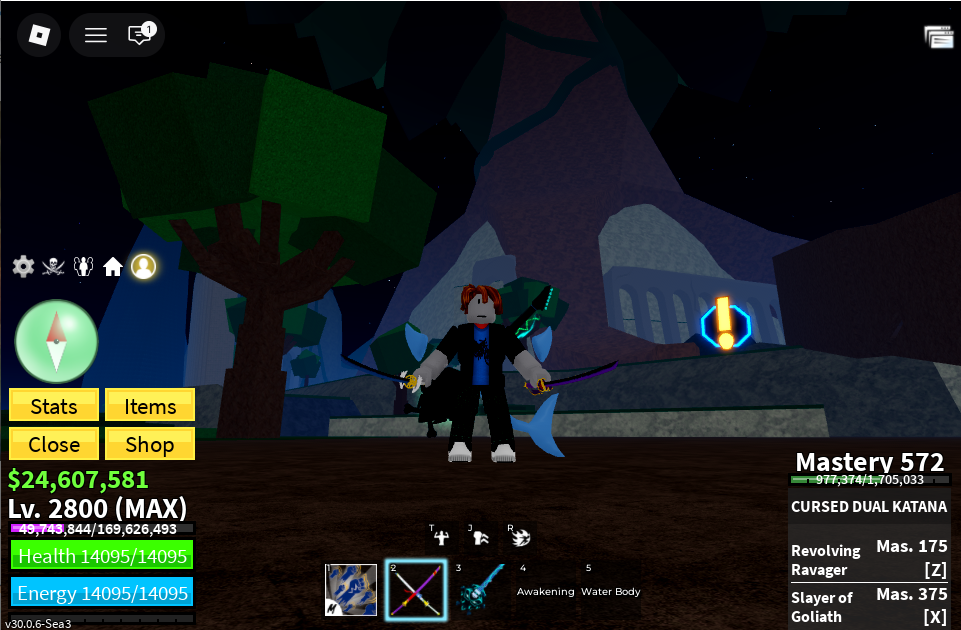Activate the Water Body hotbar slot

point(610,590)
